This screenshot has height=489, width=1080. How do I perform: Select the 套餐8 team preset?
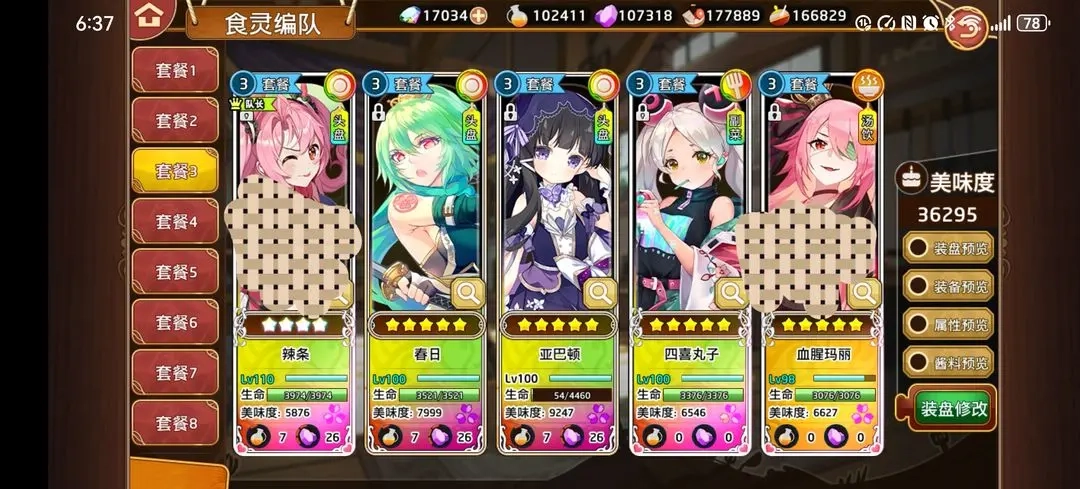[175, 424]
